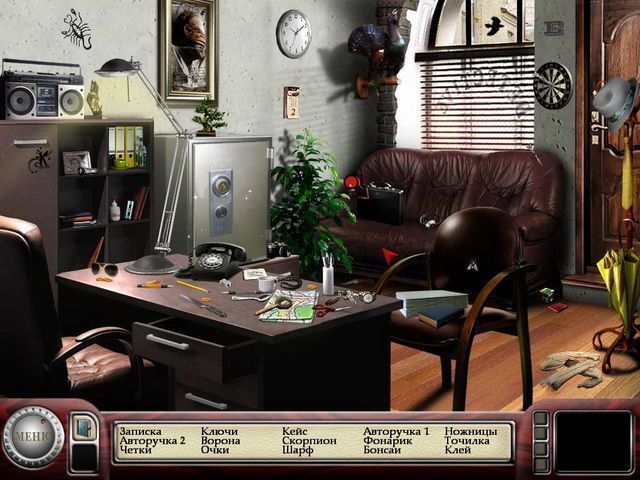Select Шарф in the item list
Viewport: 640px width, 480px height.
(298, 451)
